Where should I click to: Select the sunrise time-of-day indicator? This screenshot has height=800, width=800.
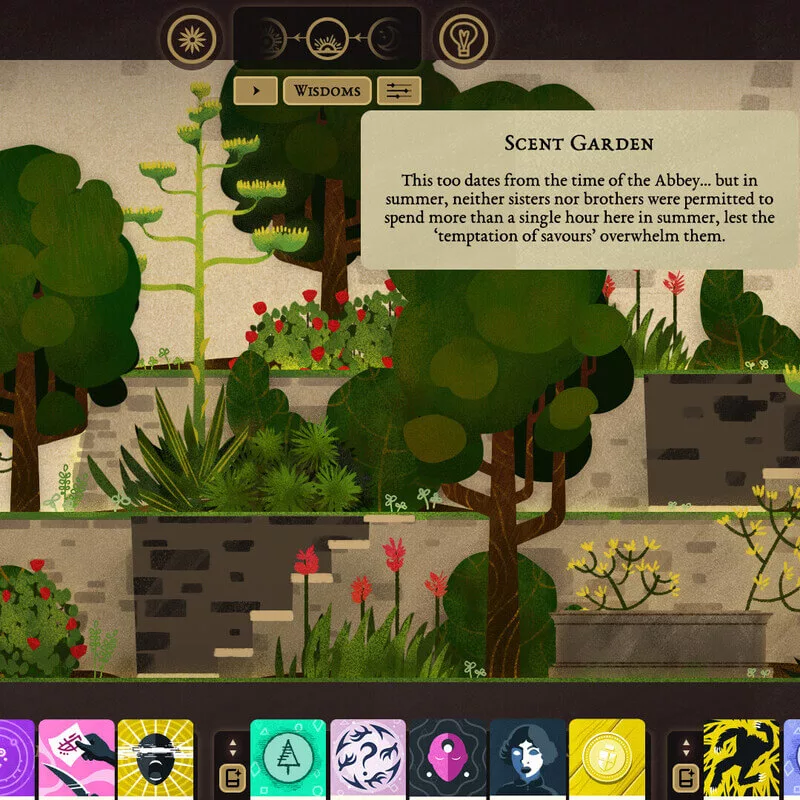(x=327, y=39)
